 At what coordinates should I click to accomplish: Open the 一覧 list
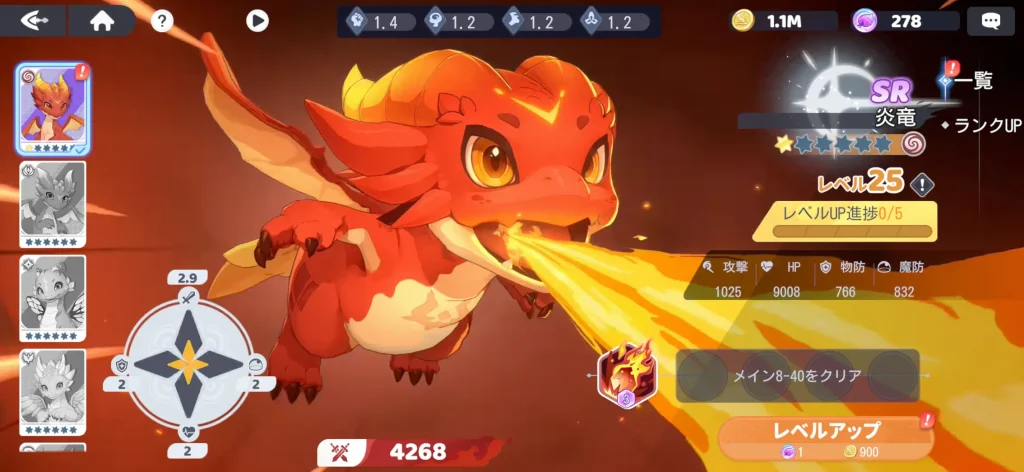pyautogui.click(x=971, y=81)
